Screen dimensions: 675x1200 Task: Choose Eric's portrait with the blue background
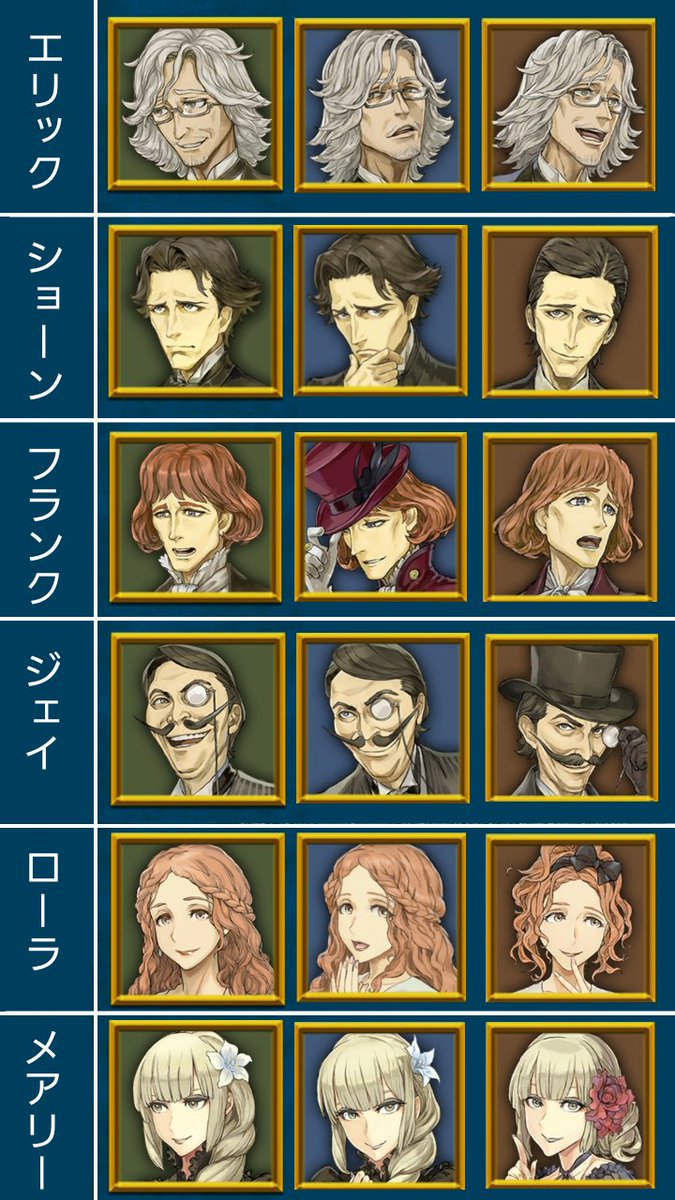click(x=381, y=104)
